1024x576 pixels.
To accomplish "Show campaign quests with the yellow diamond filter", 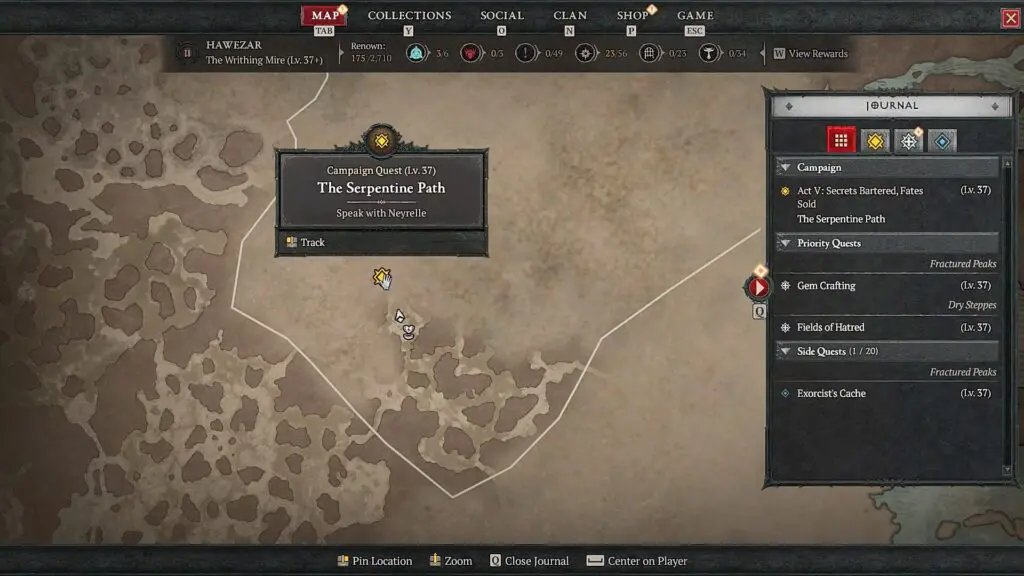I will [x=876, y=141].
